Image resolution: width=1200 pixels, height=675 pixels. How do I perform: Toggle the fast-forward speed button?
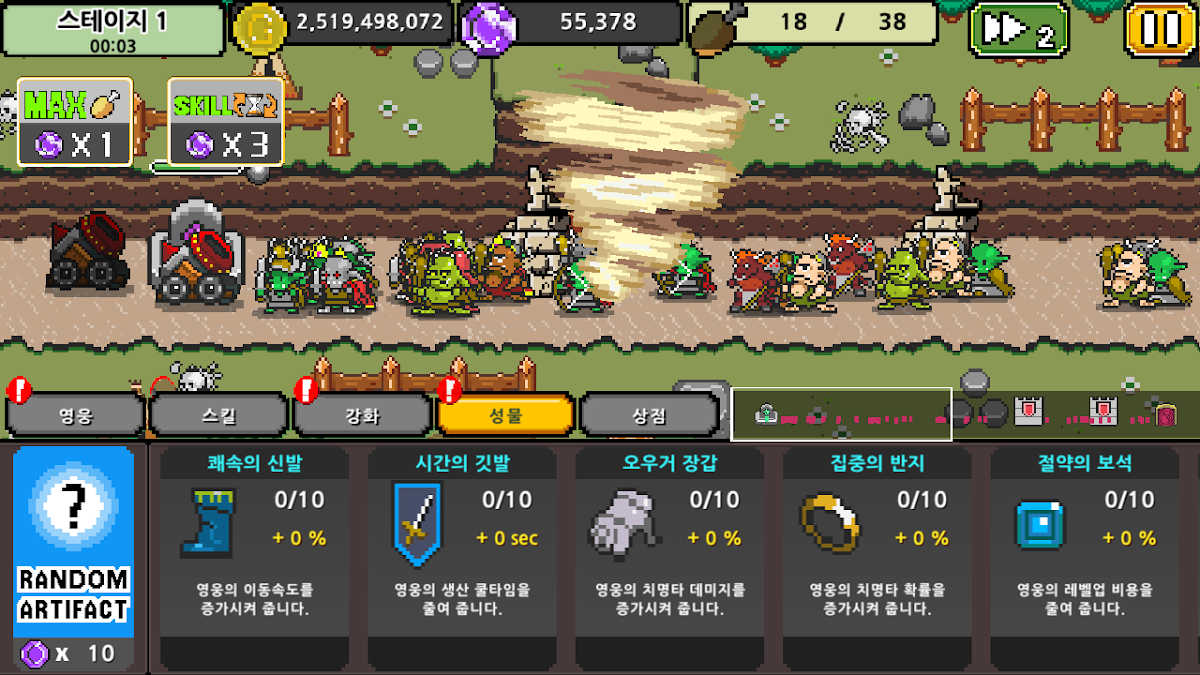click(x=1018, y=30)
